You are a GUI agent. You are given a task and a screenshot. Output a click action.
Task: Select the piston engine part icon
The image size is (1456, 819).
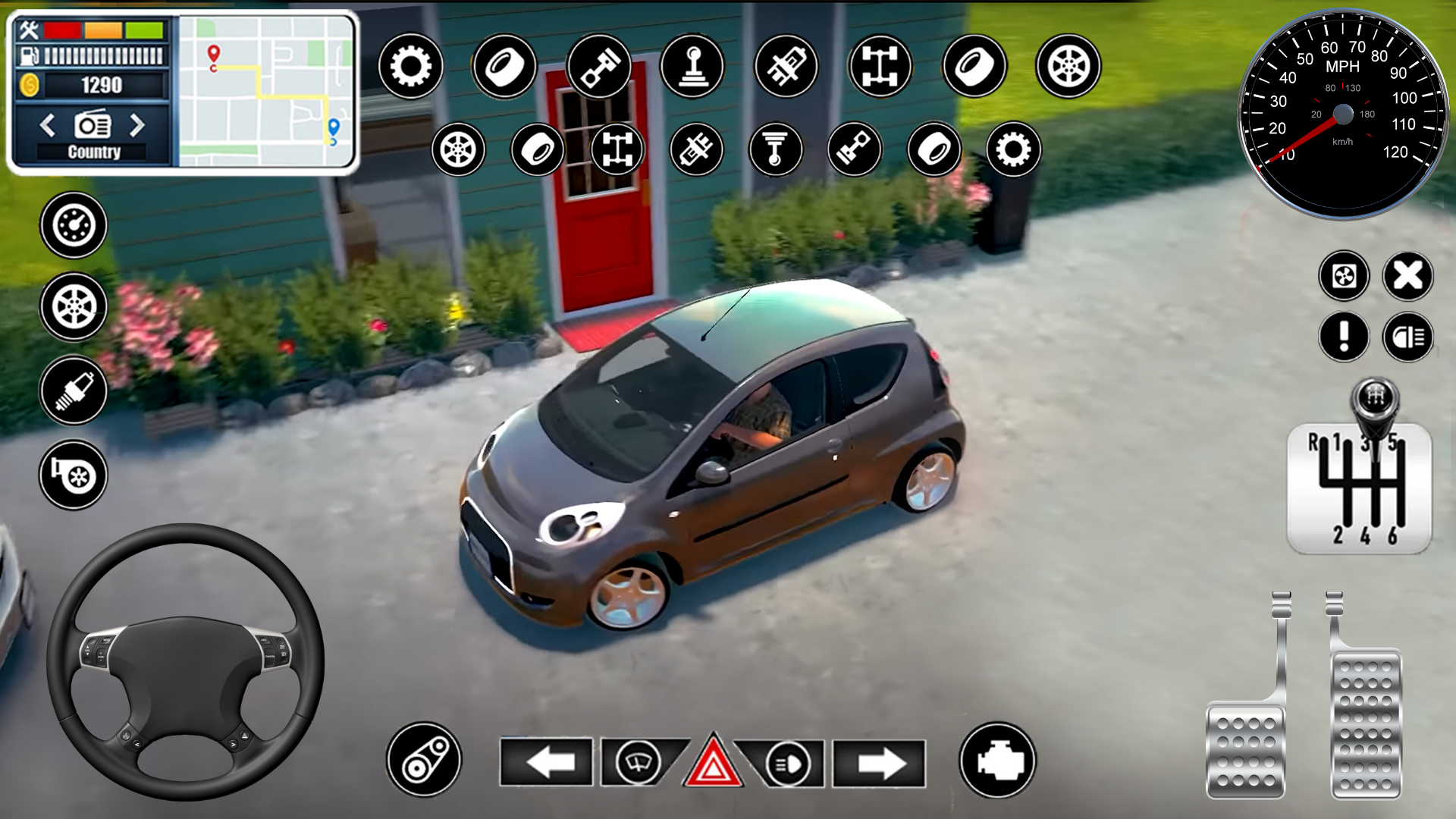pos(599,67)
